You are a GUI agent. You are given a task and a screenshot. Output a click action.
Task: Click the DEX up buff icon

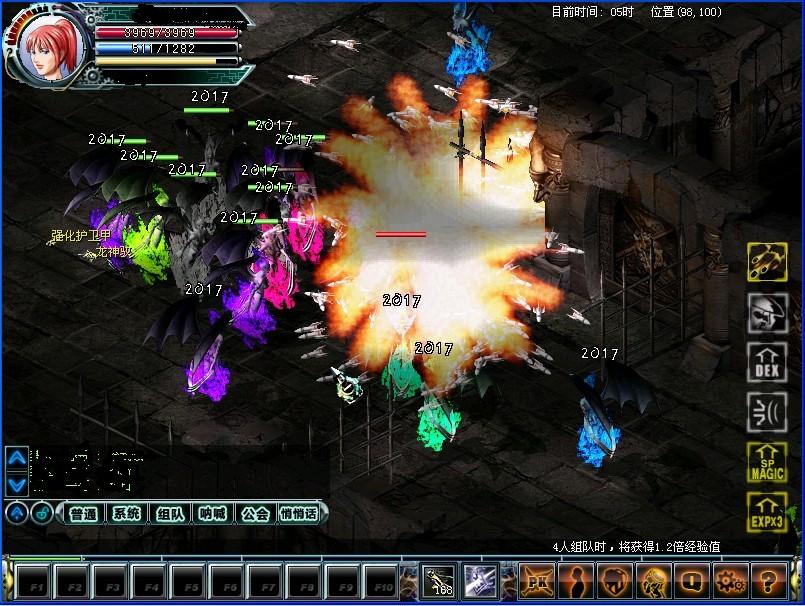click(767, 364)
